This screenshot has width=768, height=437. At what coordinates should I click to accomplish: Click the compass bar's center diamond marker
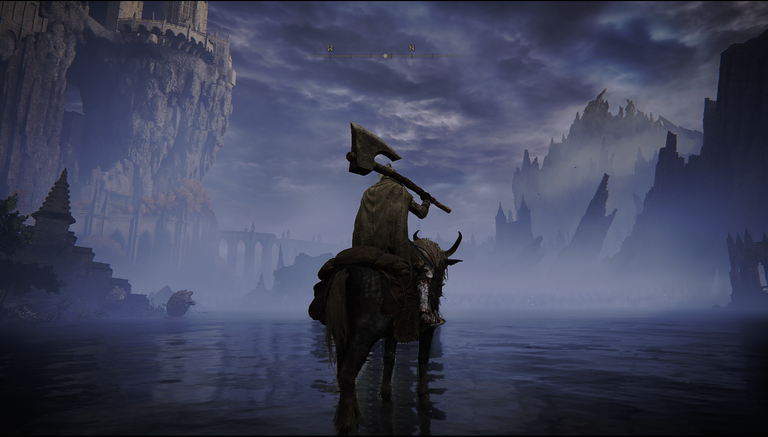pos(386,55)
